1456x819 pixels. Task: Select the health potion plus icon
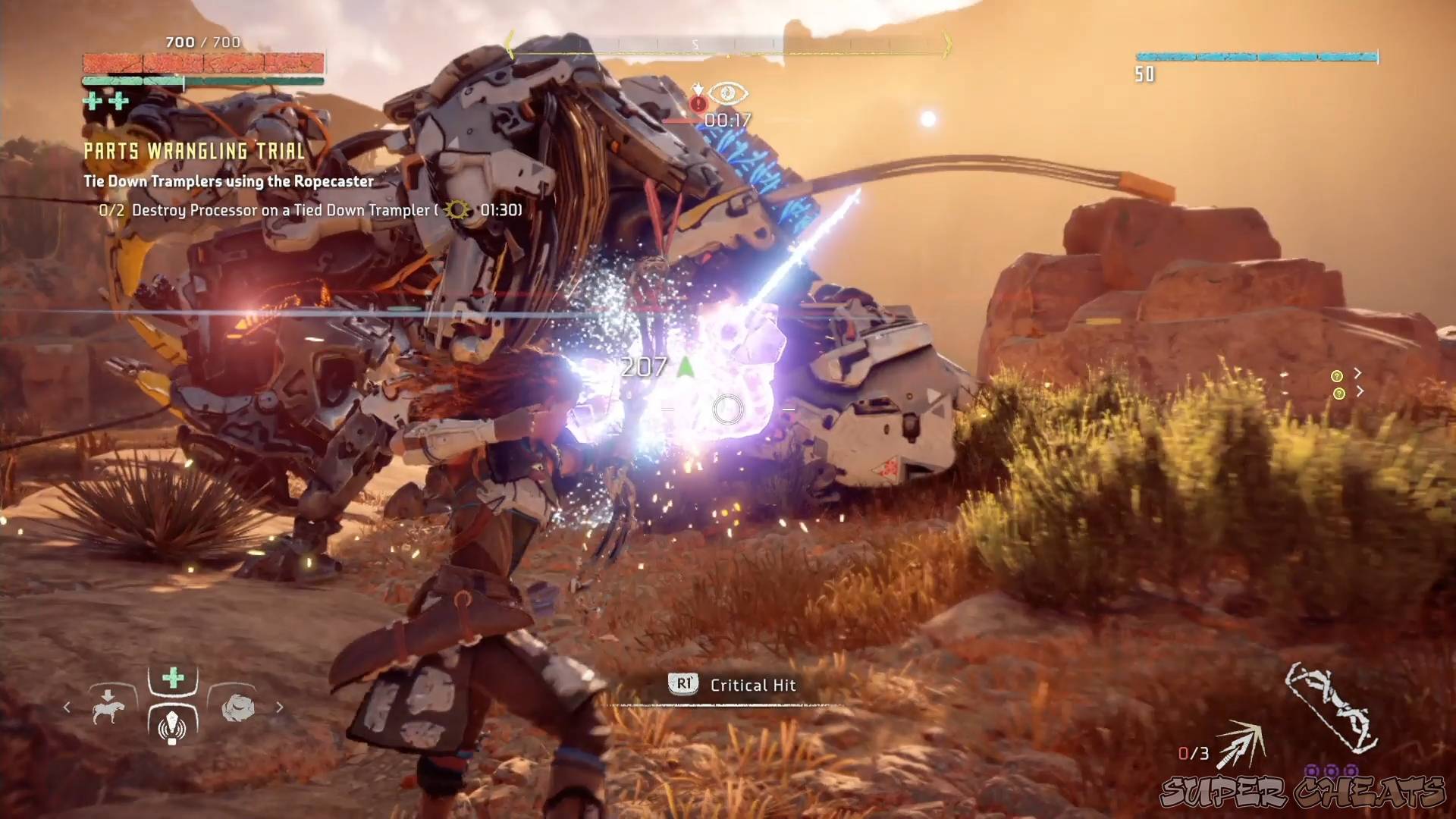coord(172,679)
